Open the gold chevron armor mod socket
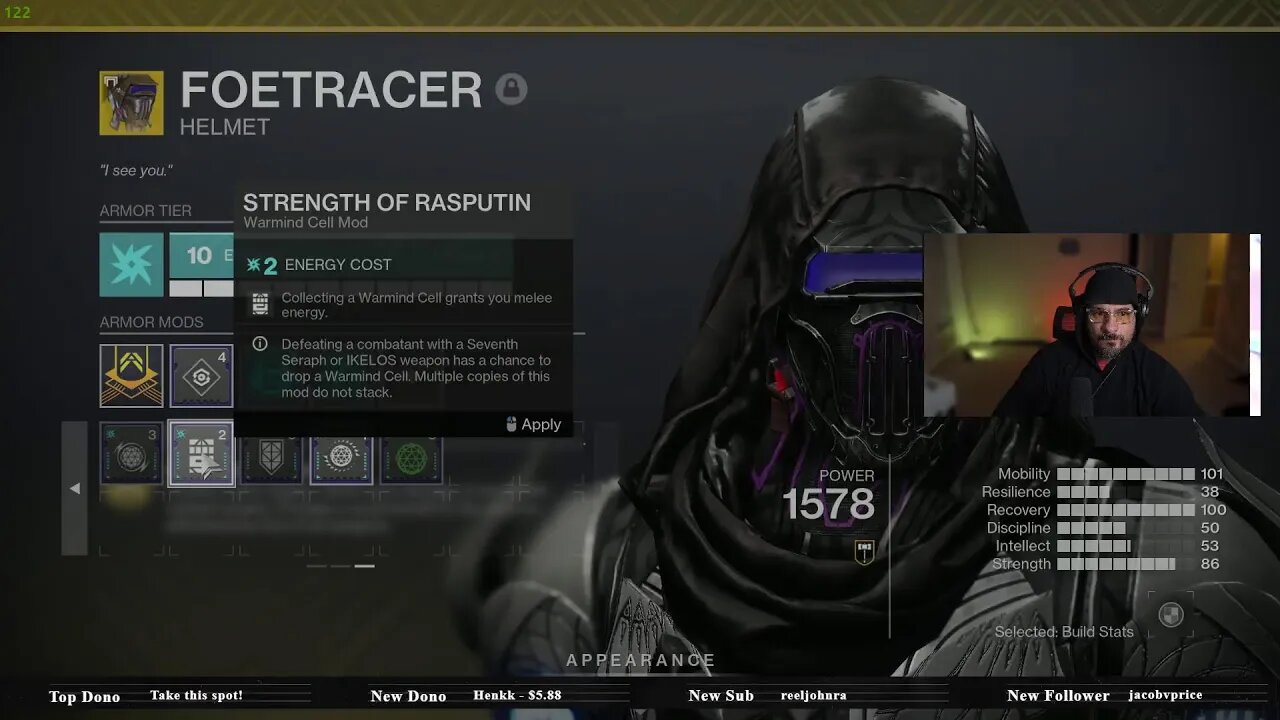This screenshot has height=720, width=1280. click(x=131, y=376)
